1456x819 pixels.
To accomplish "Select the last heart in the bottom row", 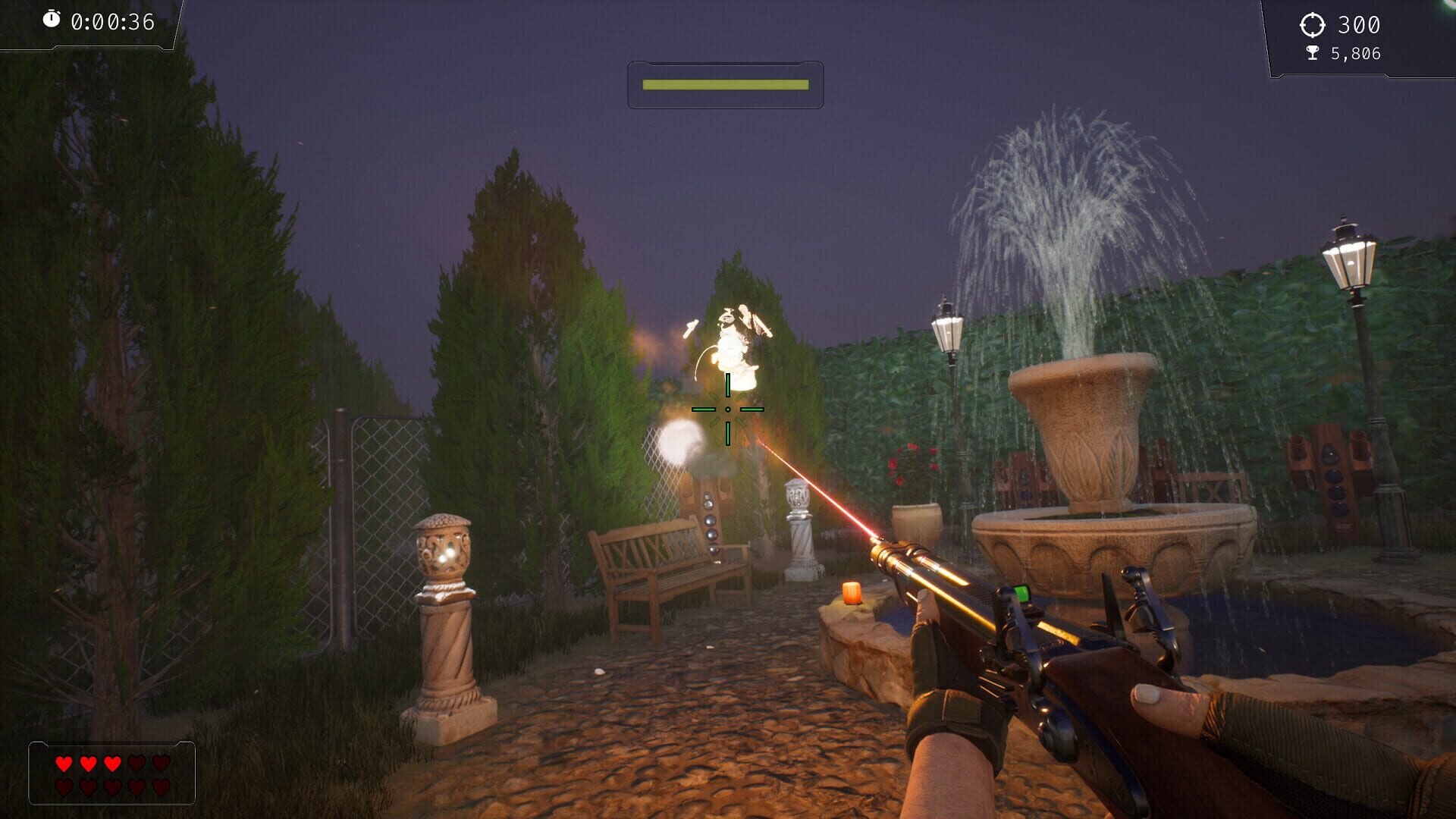I will click(x=162, y=788).
